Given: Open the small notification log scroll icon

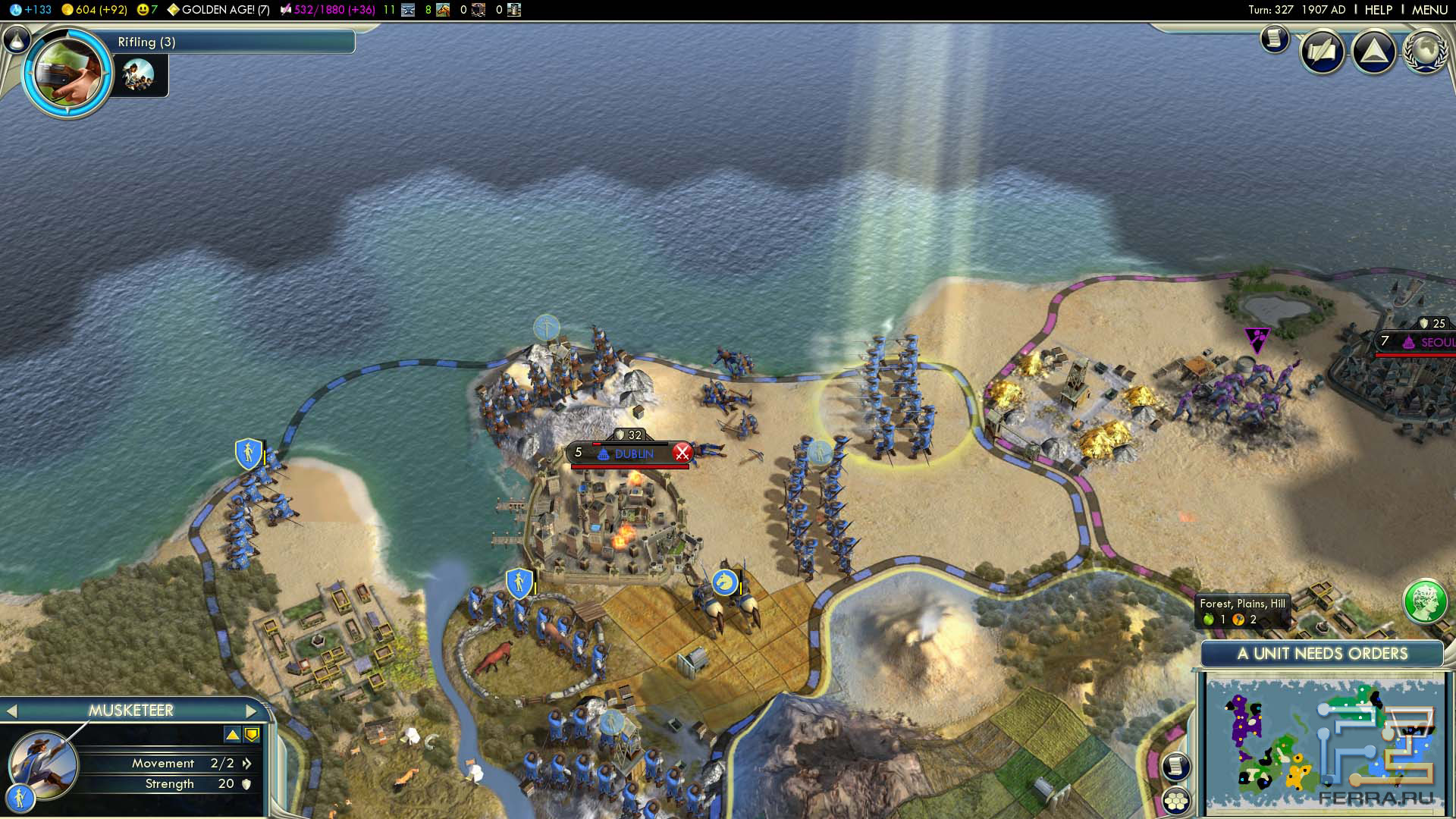Looking at the screenshot, I should (1275, 37).
